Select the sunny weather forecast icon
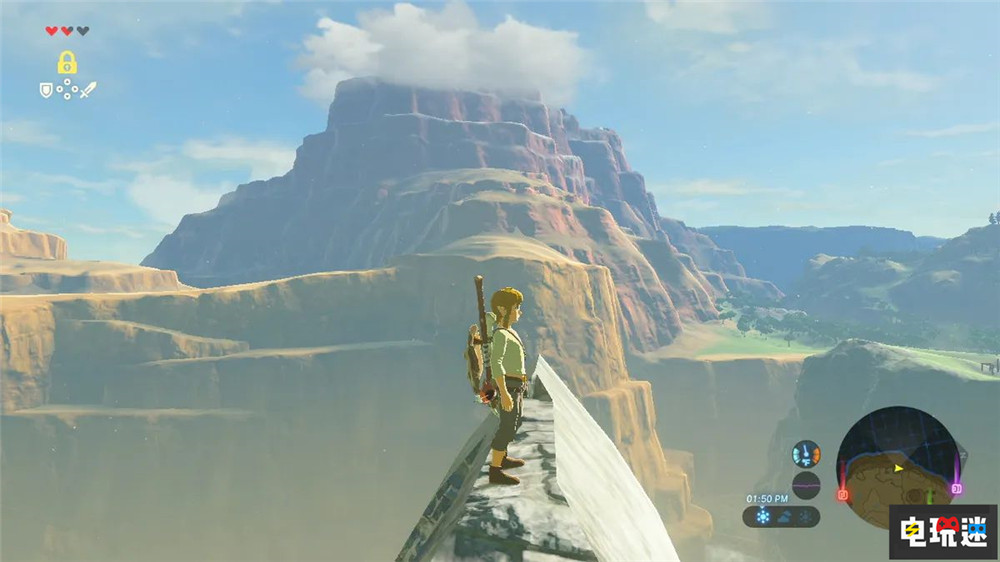Viewport: 1000px width, 562px height. click(x=763, y=517)
